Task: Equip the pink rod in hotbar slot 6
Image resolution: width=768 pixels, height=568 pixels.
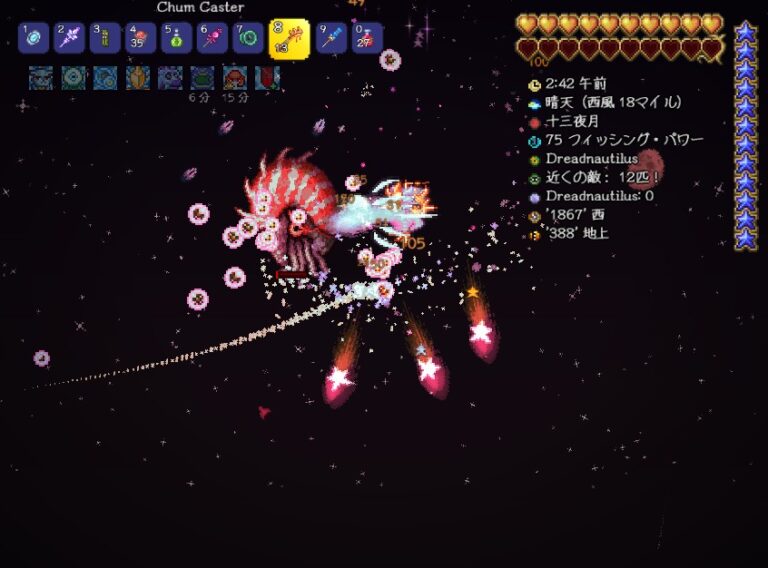Action: tap(212, 38)
